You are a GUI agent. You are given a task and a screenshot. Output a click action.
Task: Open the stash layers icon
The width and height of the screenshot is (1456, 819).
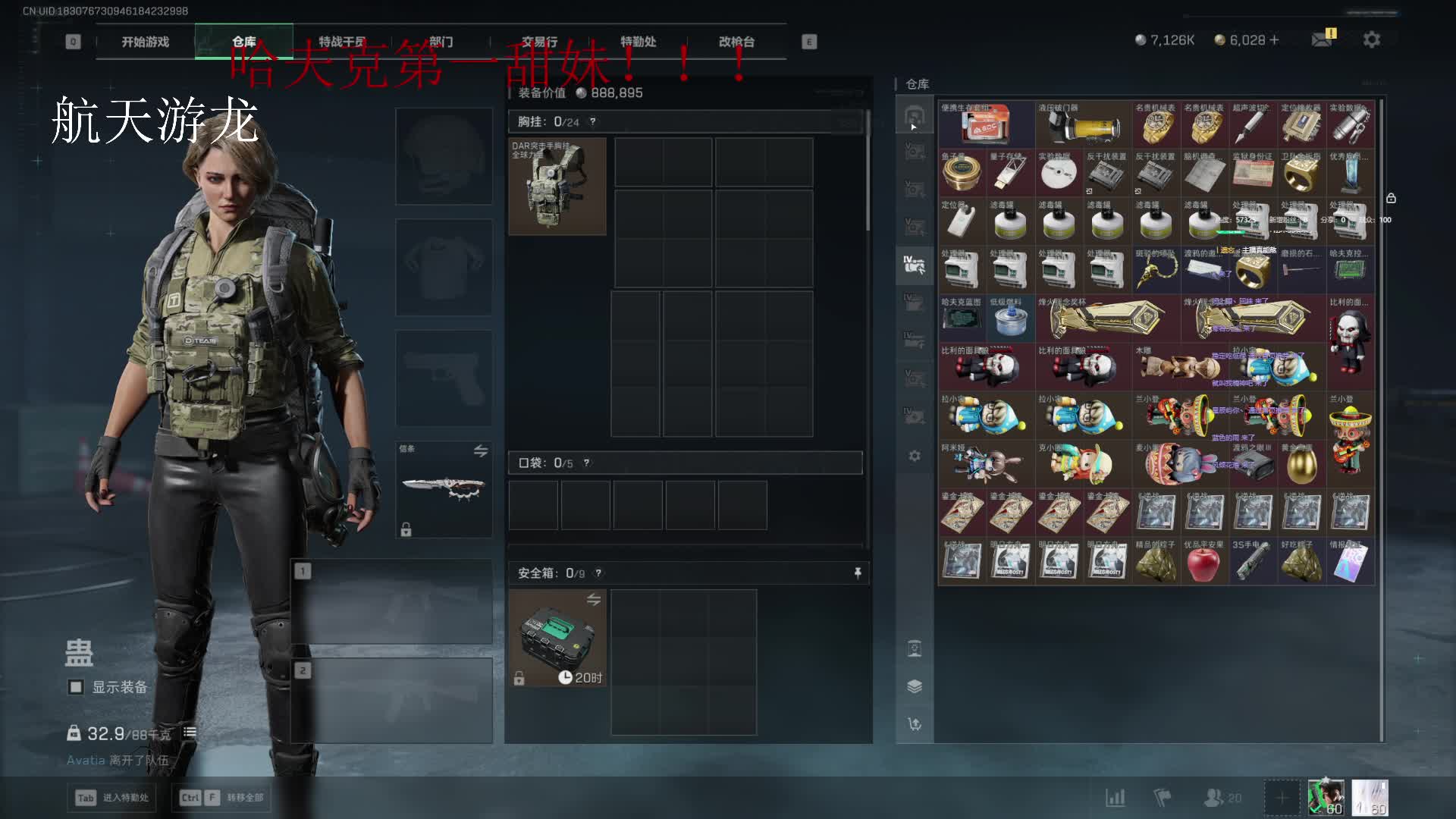click(x=915, y=686)
